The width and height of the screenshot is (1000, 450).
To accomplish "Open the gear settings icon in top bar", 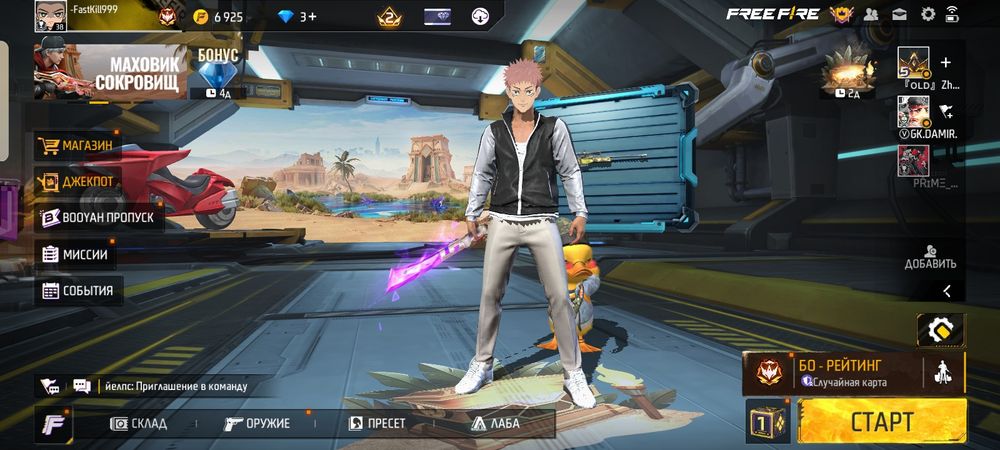I will 928,14.
